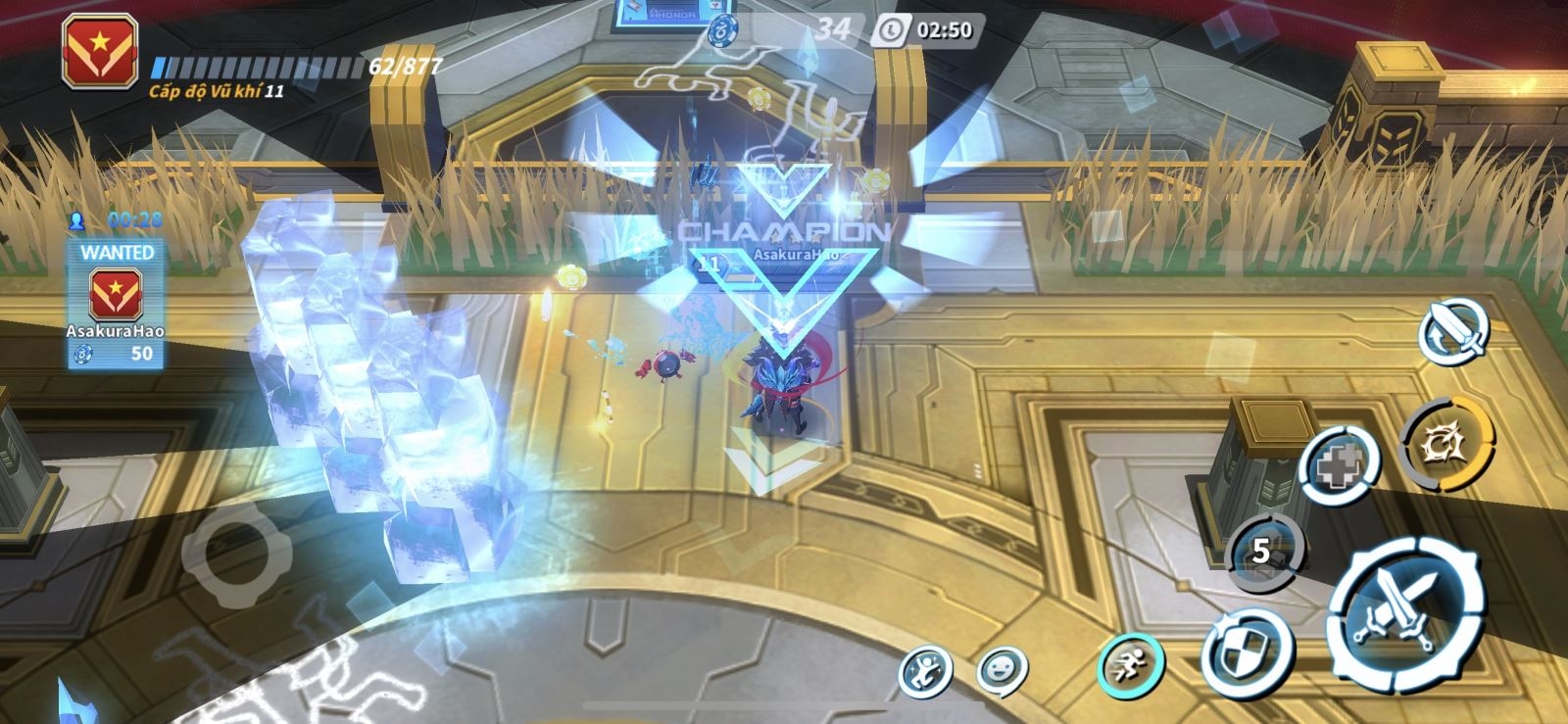Image resolution: width=1568 pixels, height=724 pixels.
Task: Select the WANTED AsakuraHao bounty card
Action: (116, 304)
